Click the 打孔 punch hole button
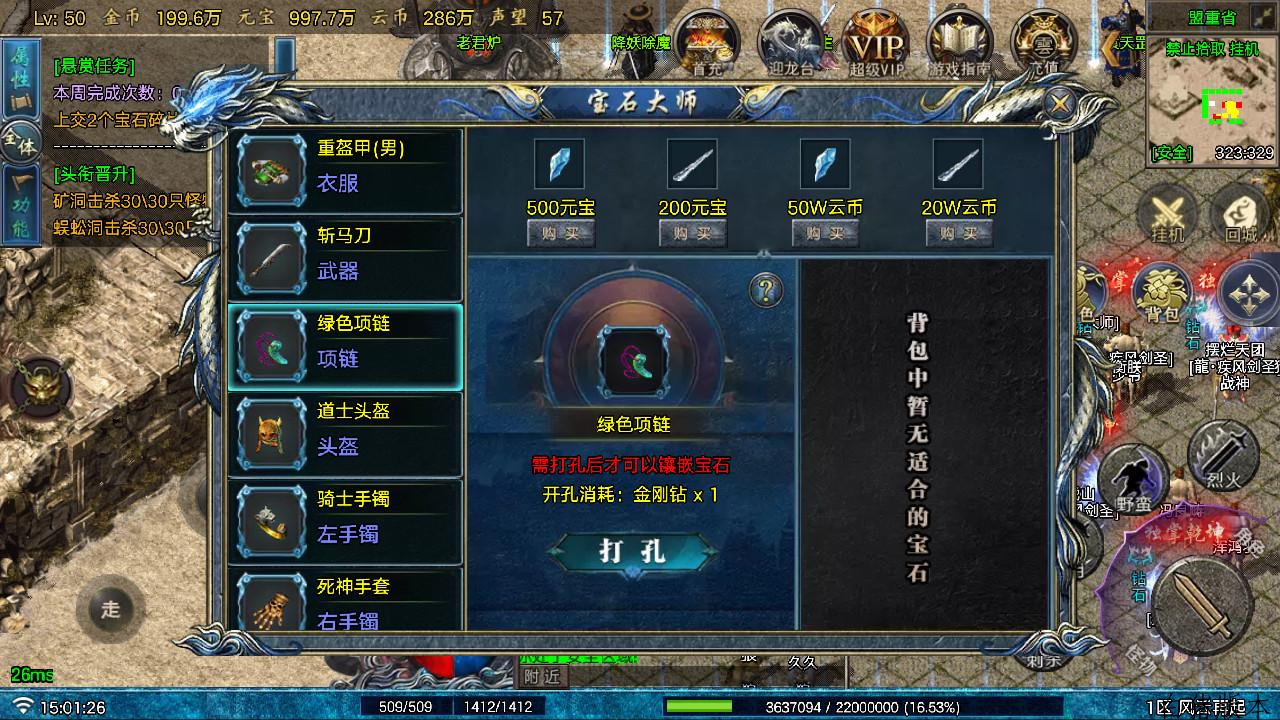1280x720 pixels. tap(634, 551)
